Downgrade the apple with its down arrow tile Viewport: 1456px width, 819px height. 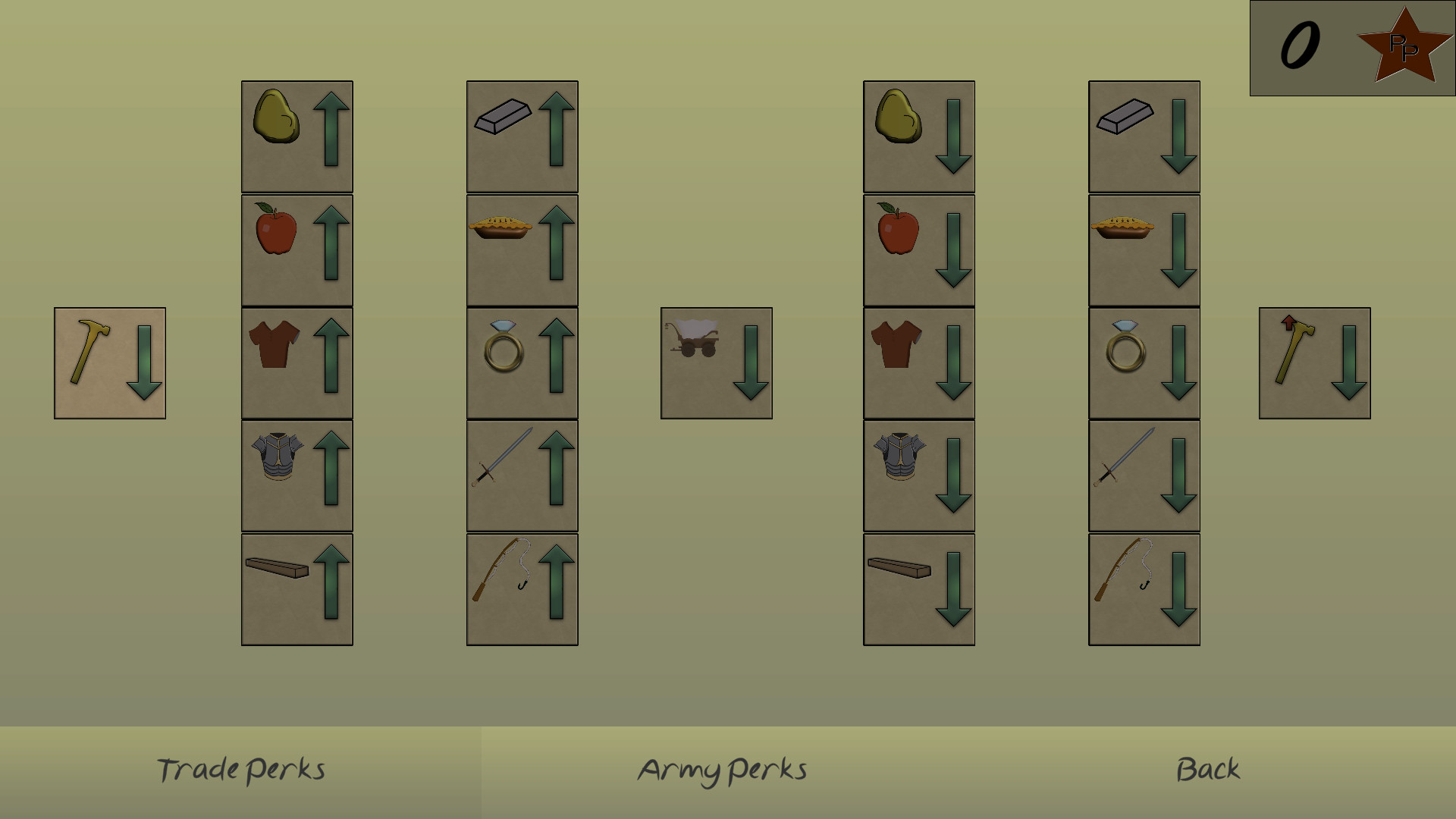coord(918,248)
